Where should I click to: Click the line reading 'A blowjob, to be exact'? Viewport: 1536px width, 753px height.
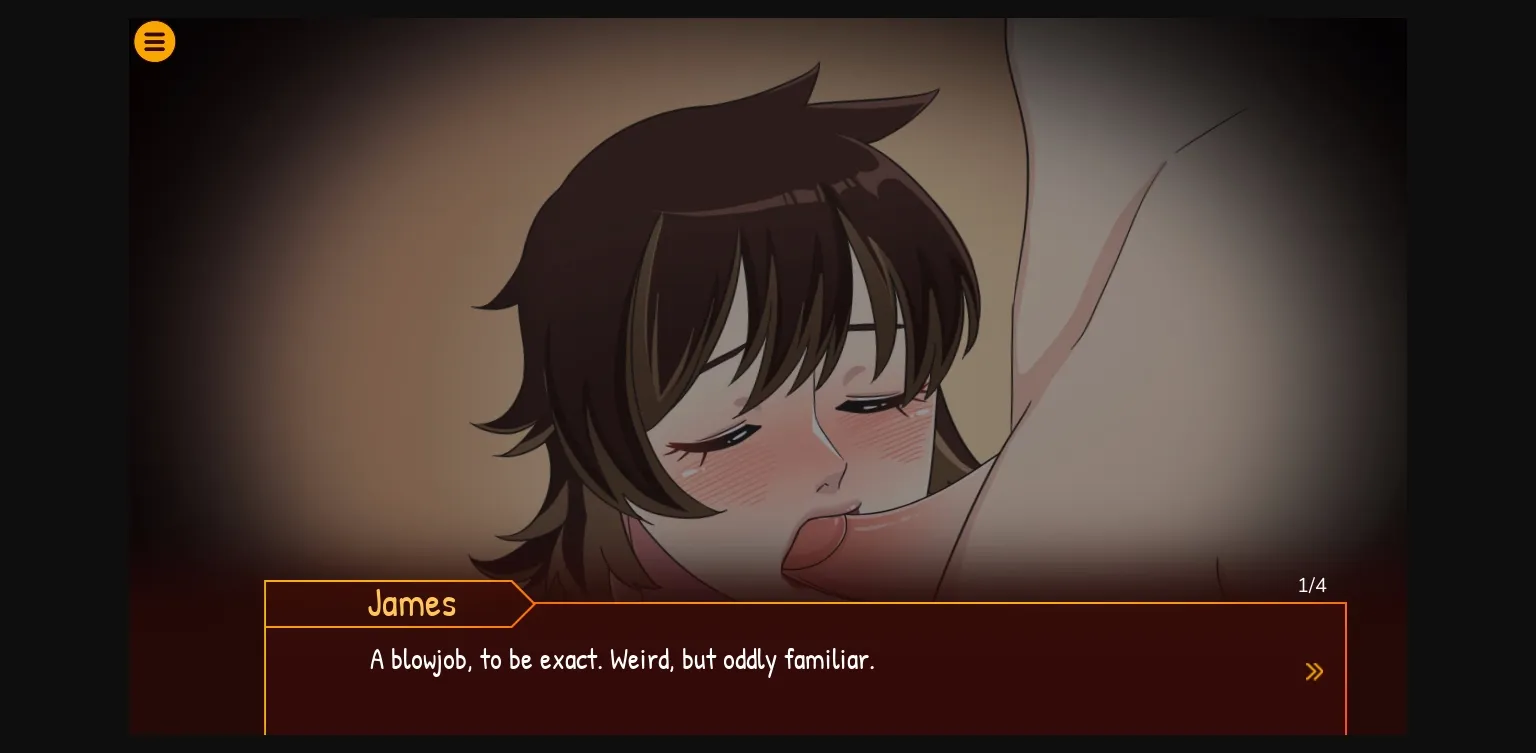tap(622, 660)
